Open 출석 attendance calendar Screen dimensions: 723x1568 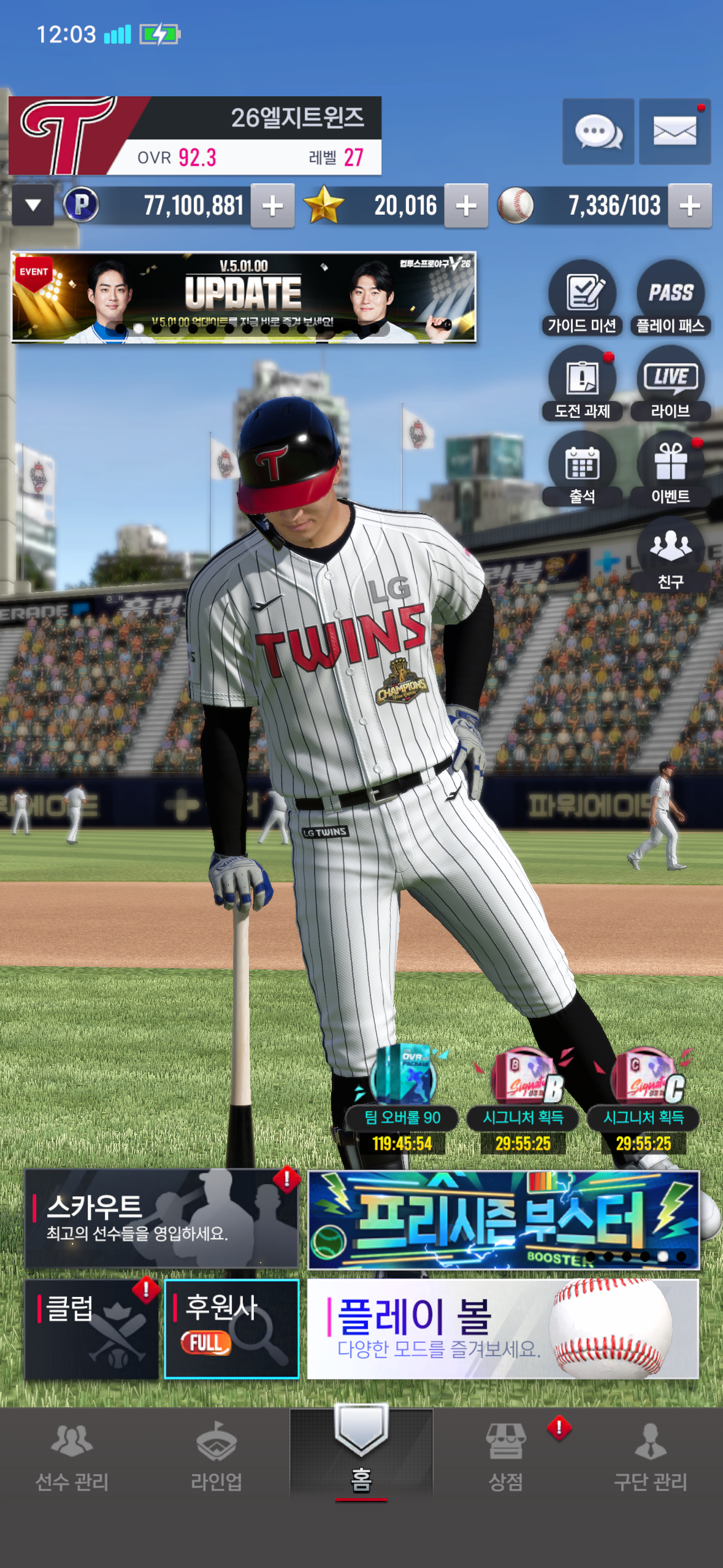coord(582,469)
